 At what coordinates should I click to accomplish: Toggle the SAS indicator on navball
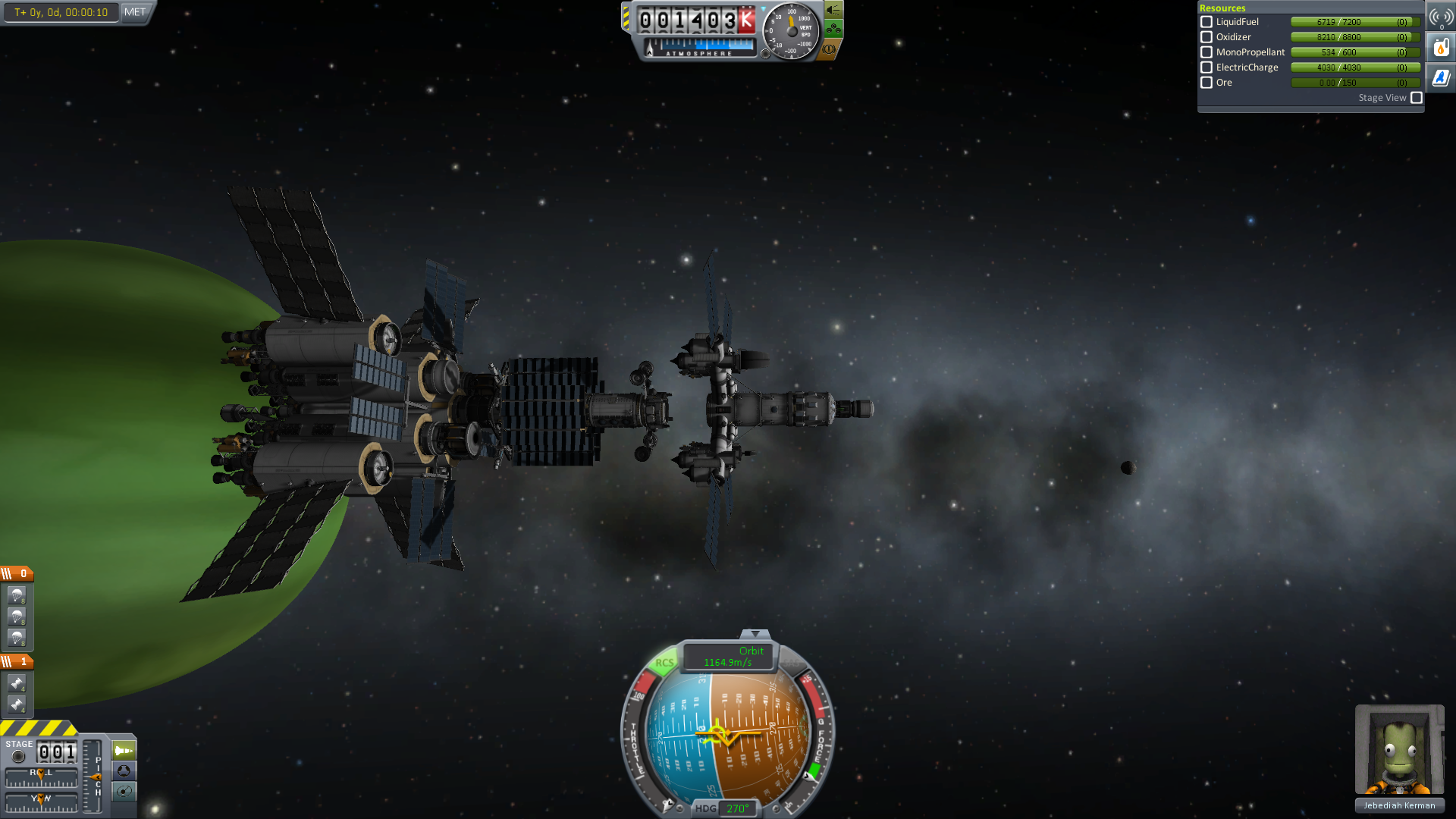click(793, 663)
